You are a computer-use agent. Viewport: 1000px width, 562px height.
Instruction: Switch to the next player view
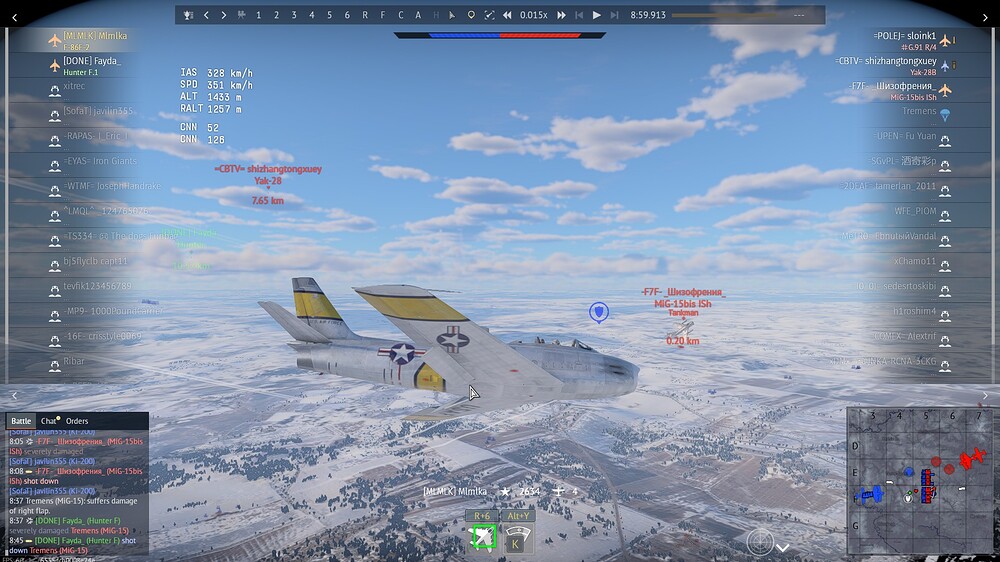(223, 15)
